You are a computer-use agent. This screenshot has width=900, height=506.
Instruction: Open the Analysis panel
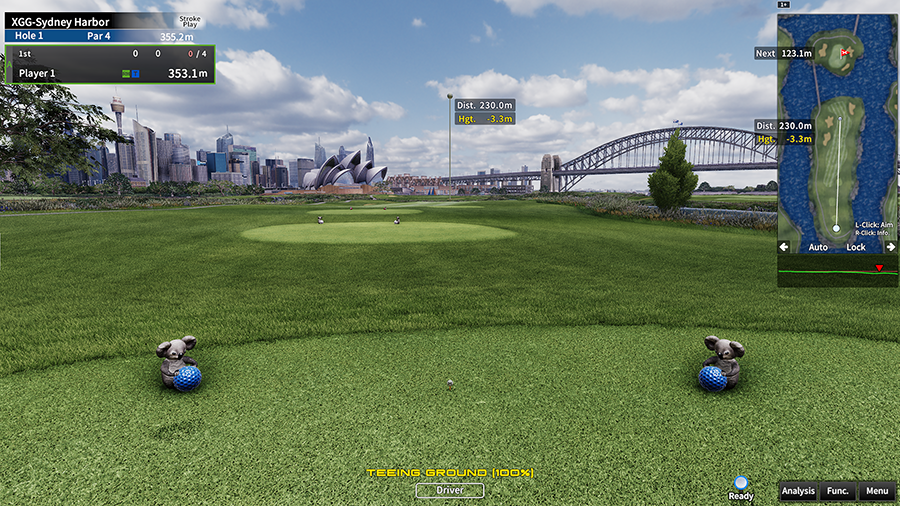pos(798,491)
